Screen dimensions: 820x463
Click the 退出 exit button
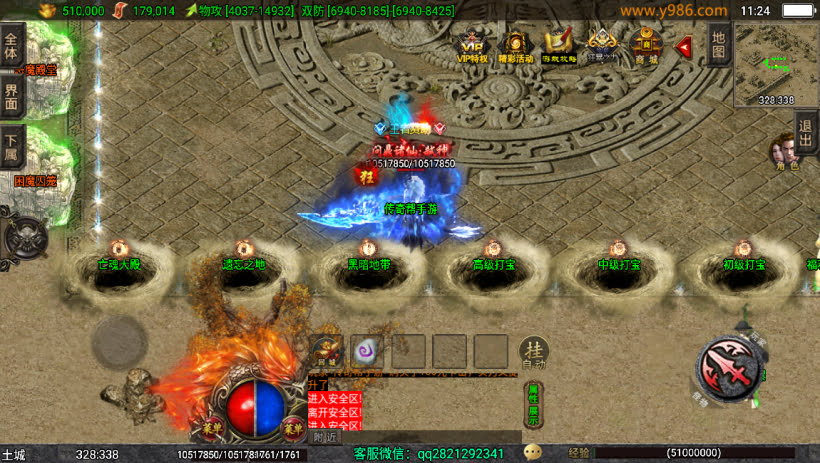pos(806,133)
